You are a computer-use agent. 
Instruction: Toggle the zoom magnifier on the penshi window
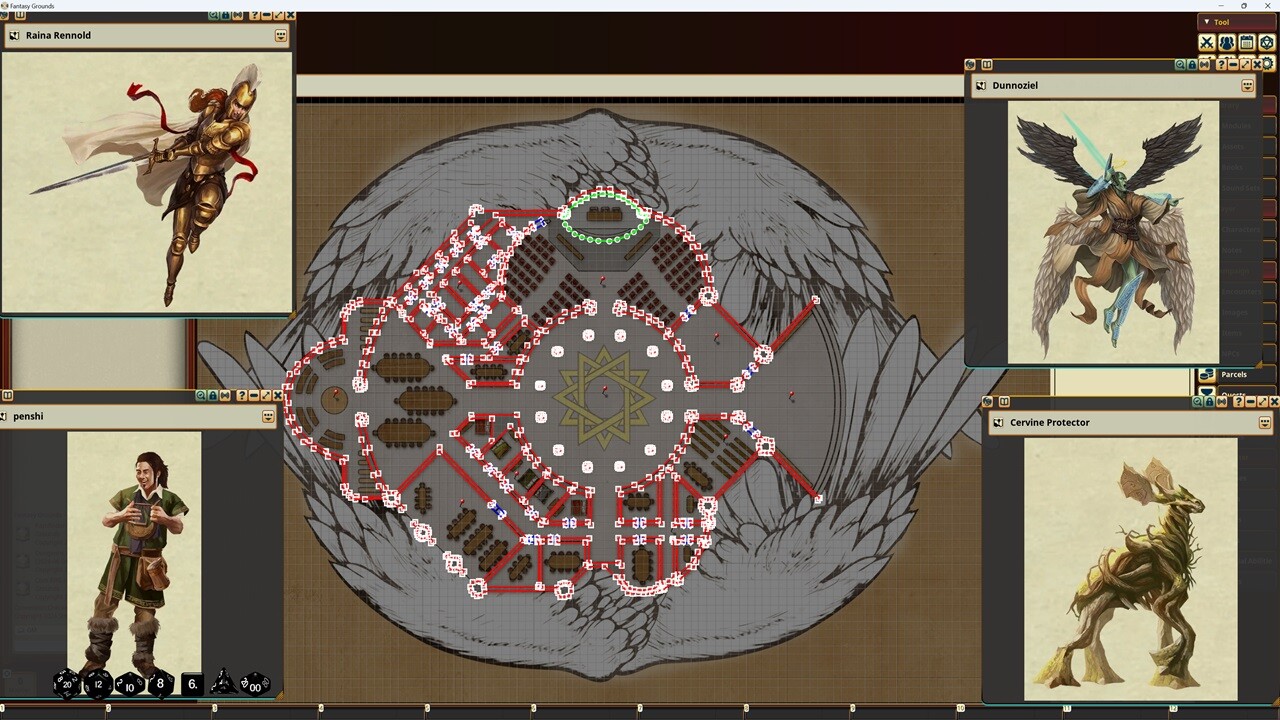(x=201, y=395)
